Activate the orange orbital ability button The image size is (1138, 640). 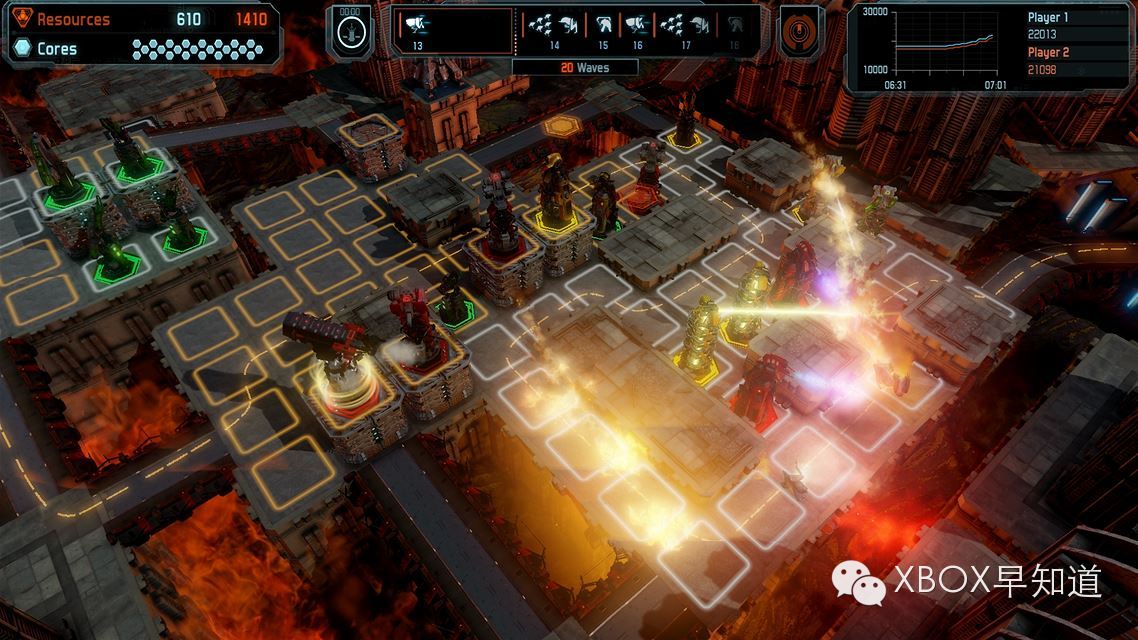[800, 31]
